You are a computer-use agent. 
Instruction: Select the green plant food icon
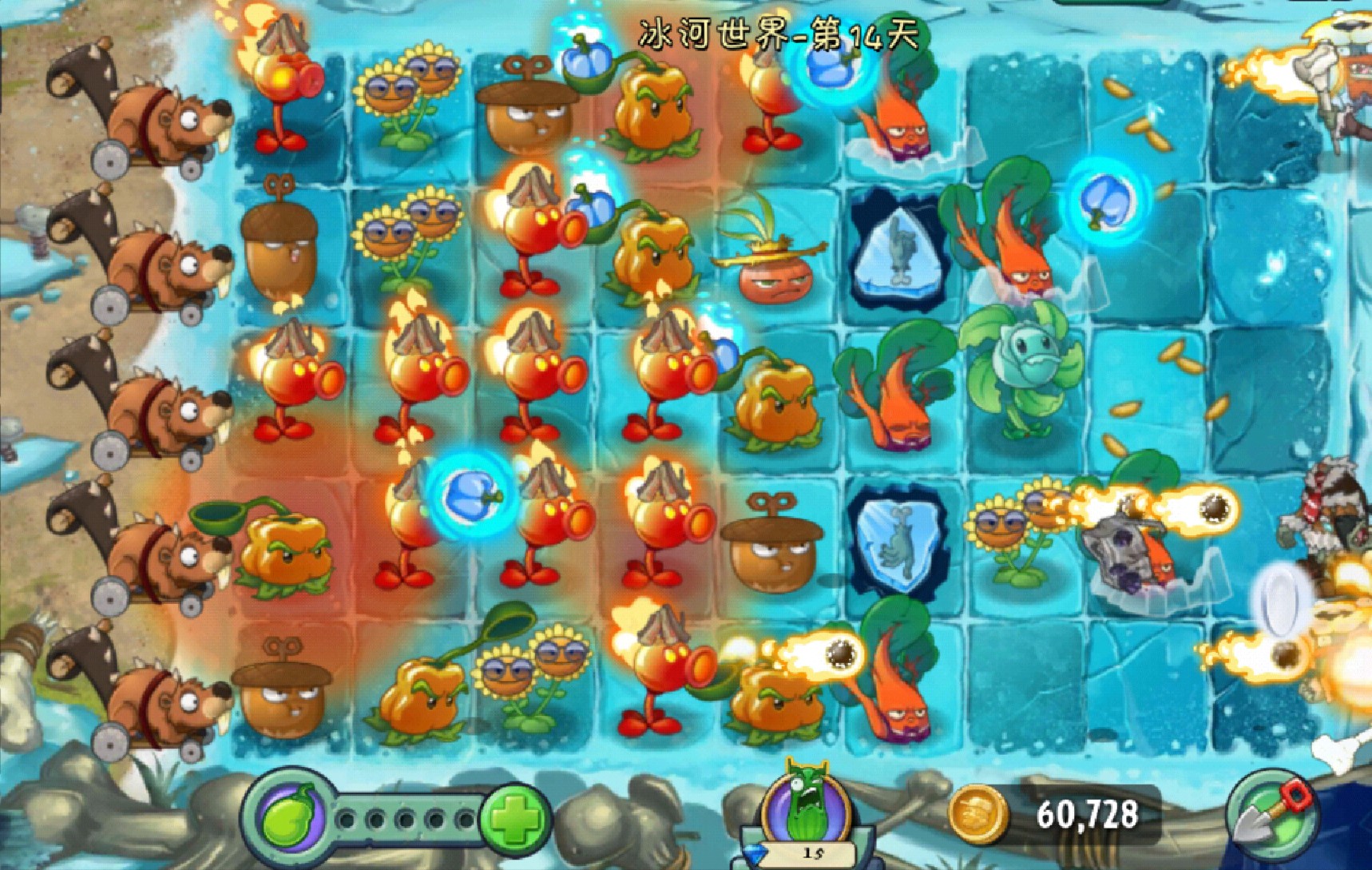(287, 816)
